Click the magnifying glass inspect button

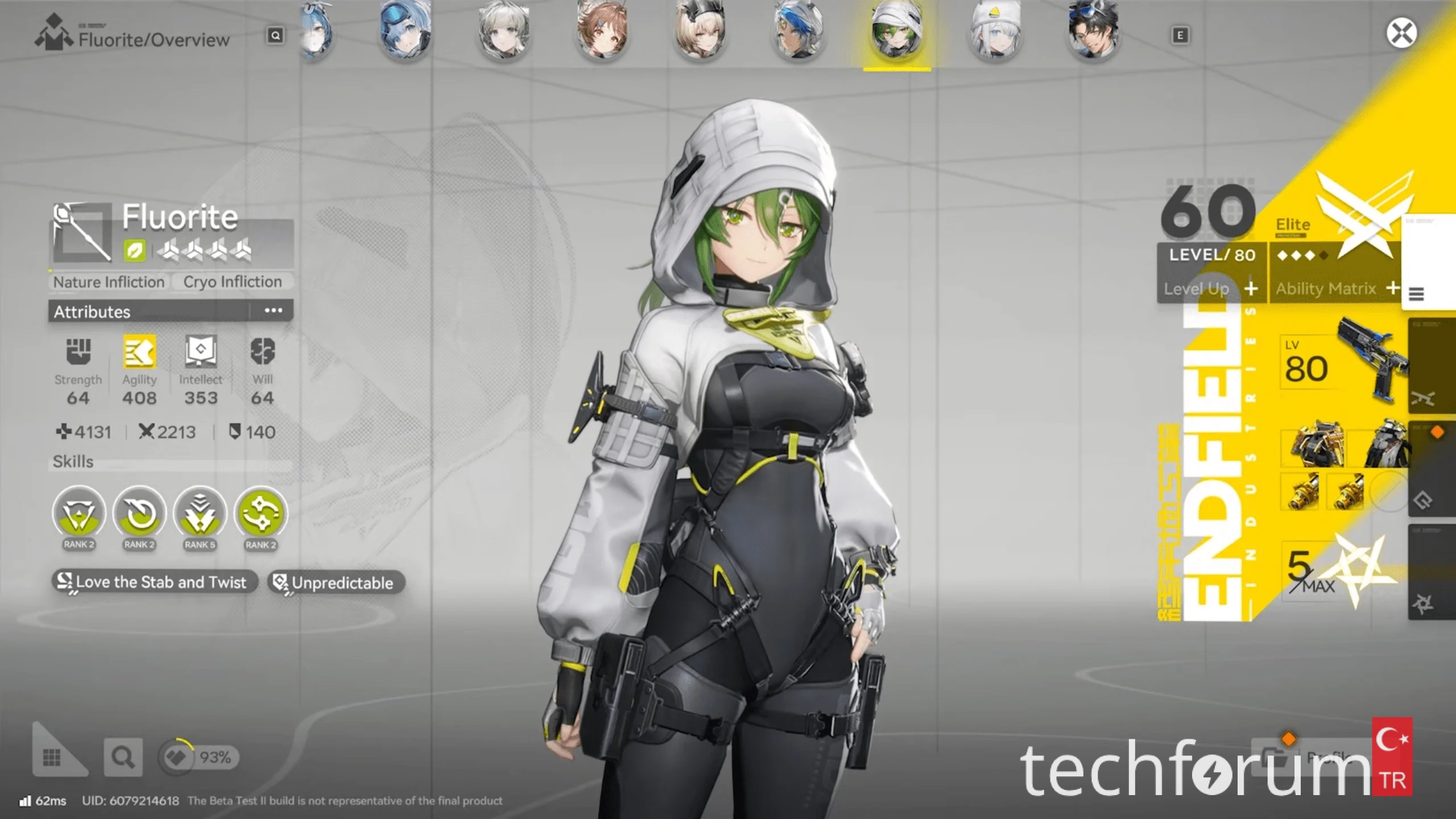(123, 757)
